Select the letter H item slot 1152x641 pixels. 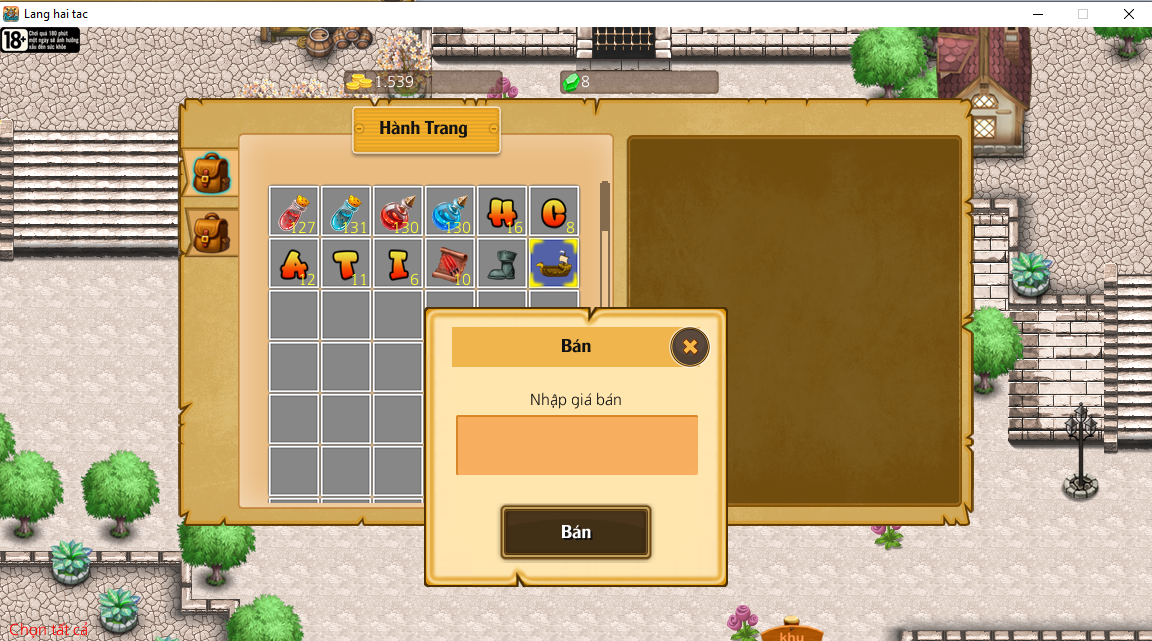(502, 212)
